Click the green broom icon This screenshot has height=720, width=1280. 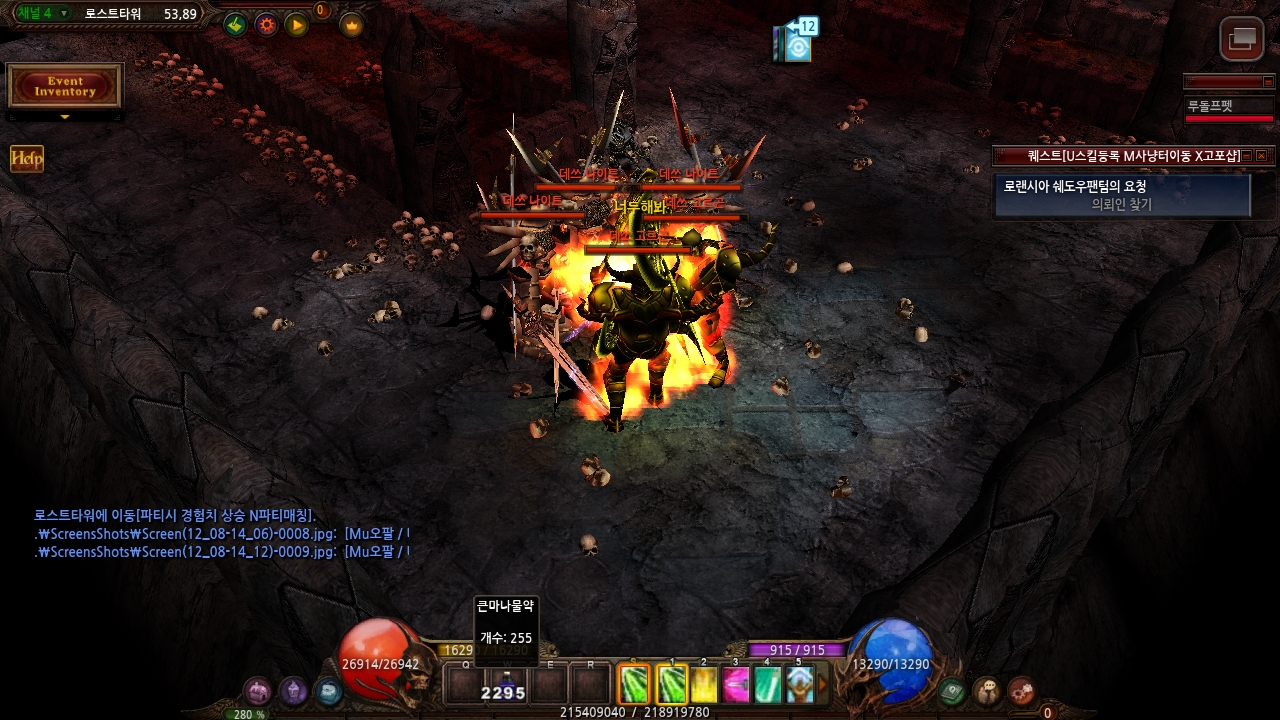coord(235,25)
